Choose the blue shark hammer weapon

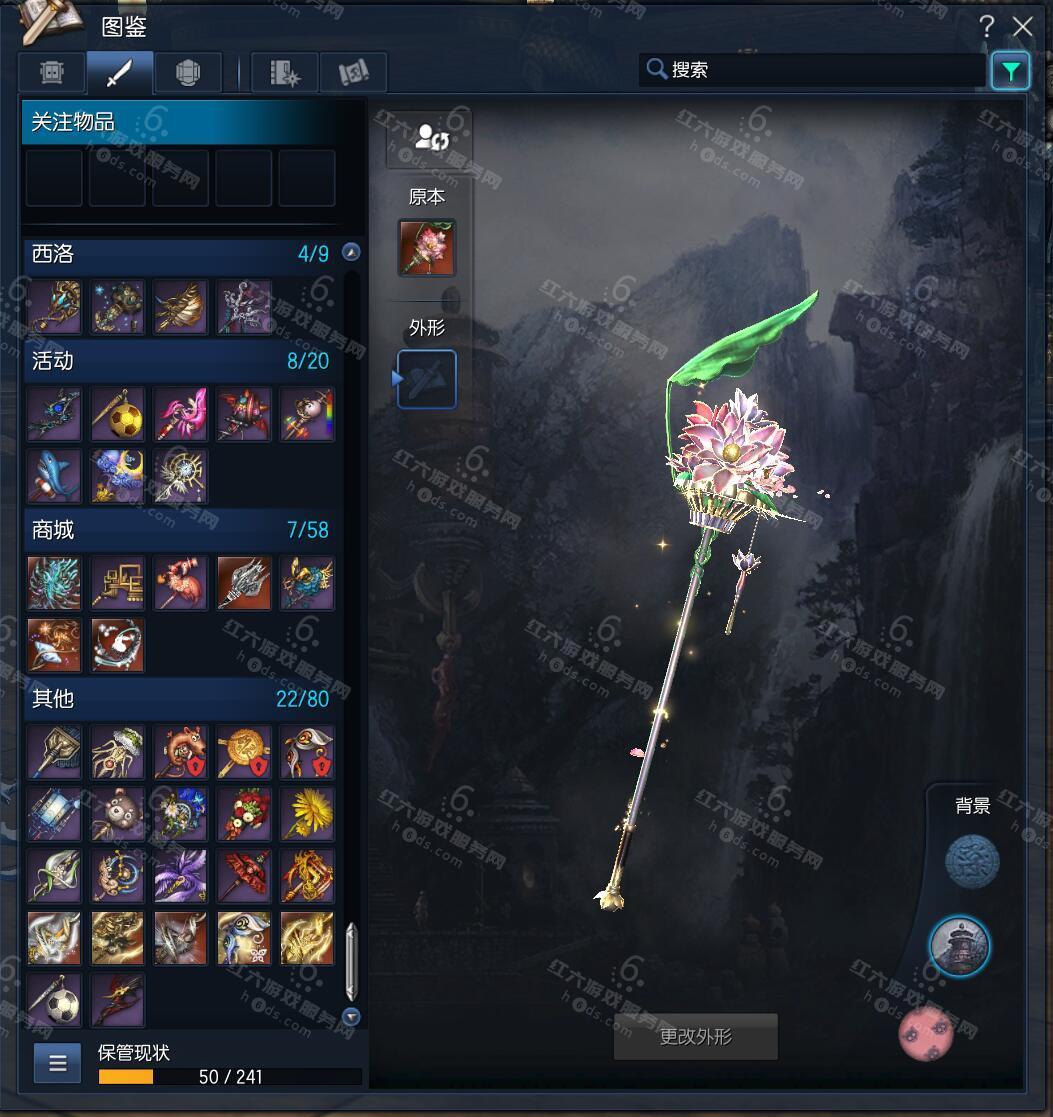pos(55,476)
